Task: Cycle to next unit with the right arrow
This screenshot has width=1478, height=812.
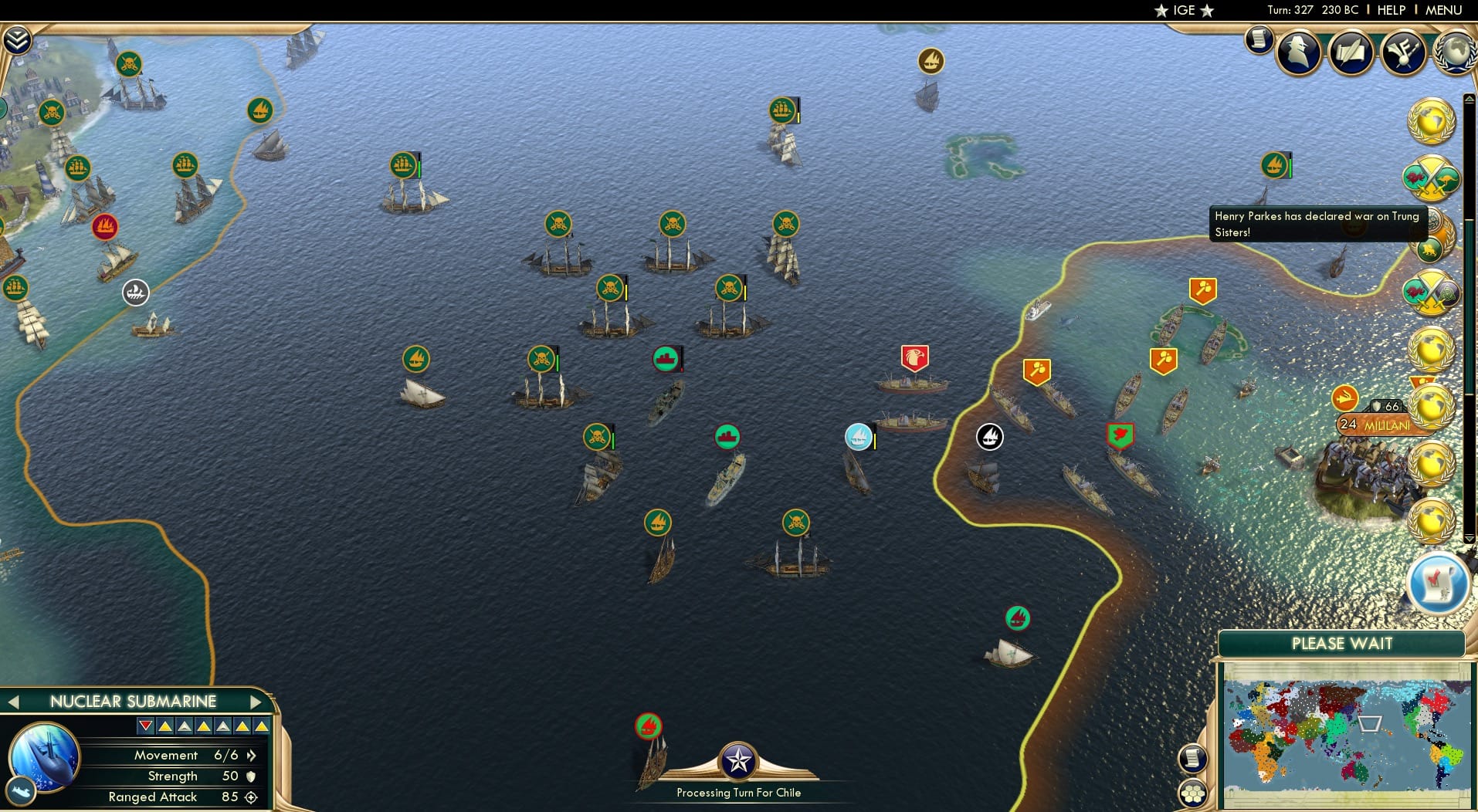Action: point(257,702)
